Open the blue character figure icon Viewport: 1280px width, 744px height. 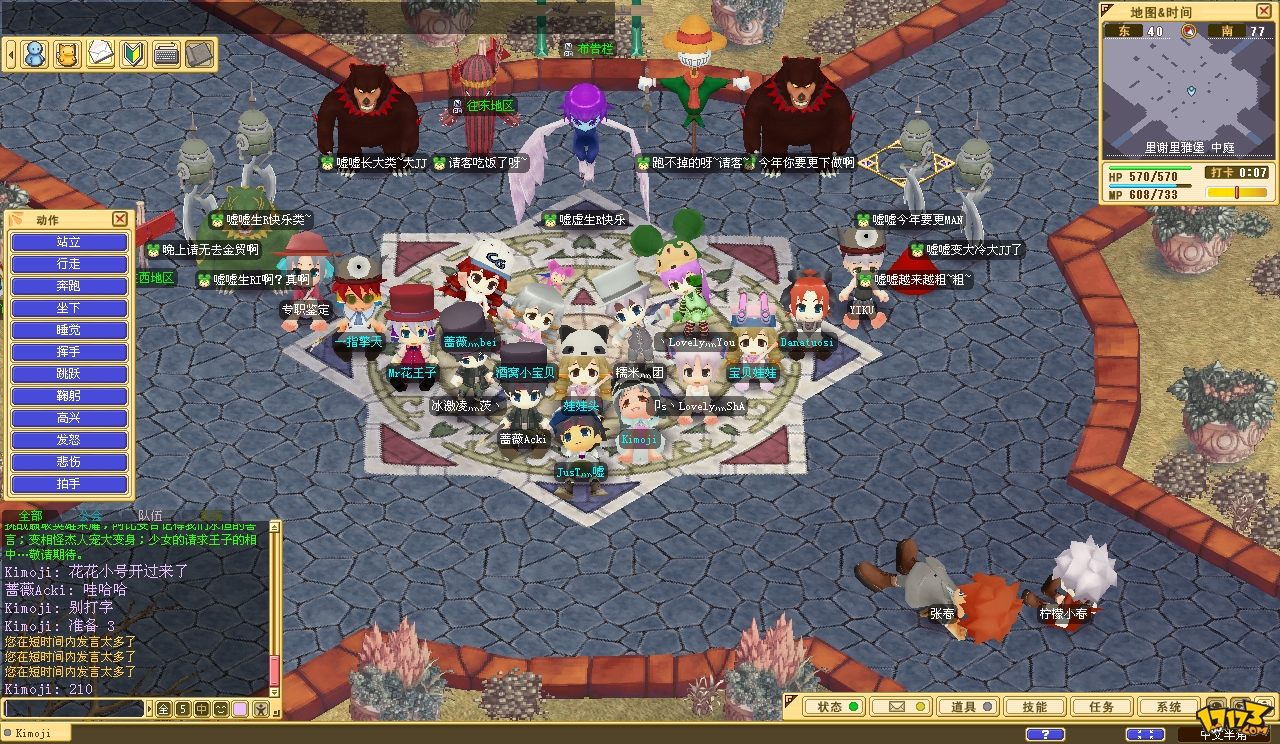pos(35,53)
